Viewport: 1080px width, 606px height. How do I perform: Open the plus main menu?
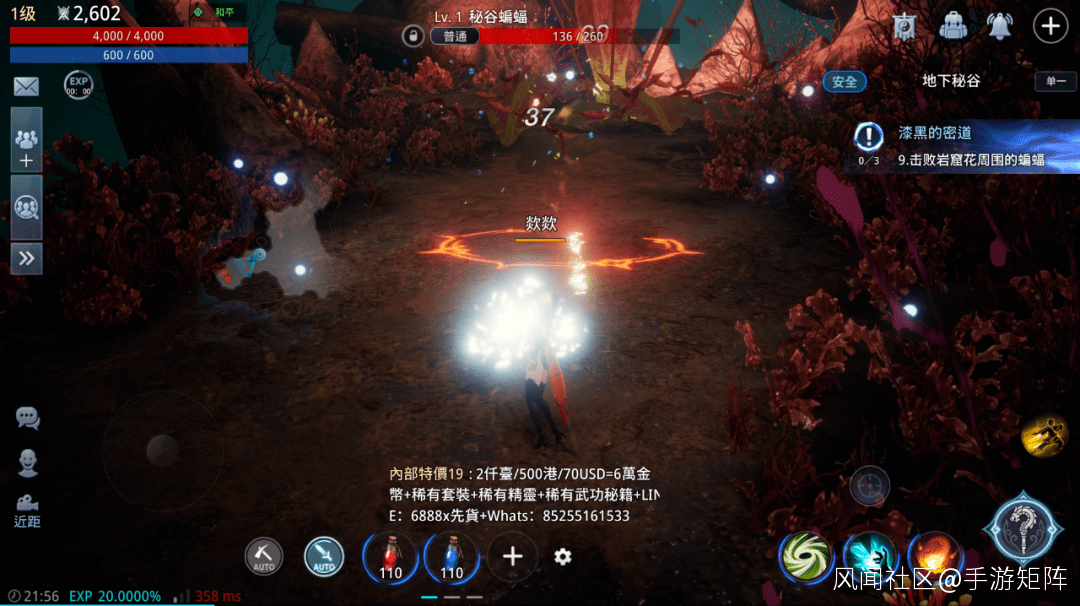click(1050, 26)
